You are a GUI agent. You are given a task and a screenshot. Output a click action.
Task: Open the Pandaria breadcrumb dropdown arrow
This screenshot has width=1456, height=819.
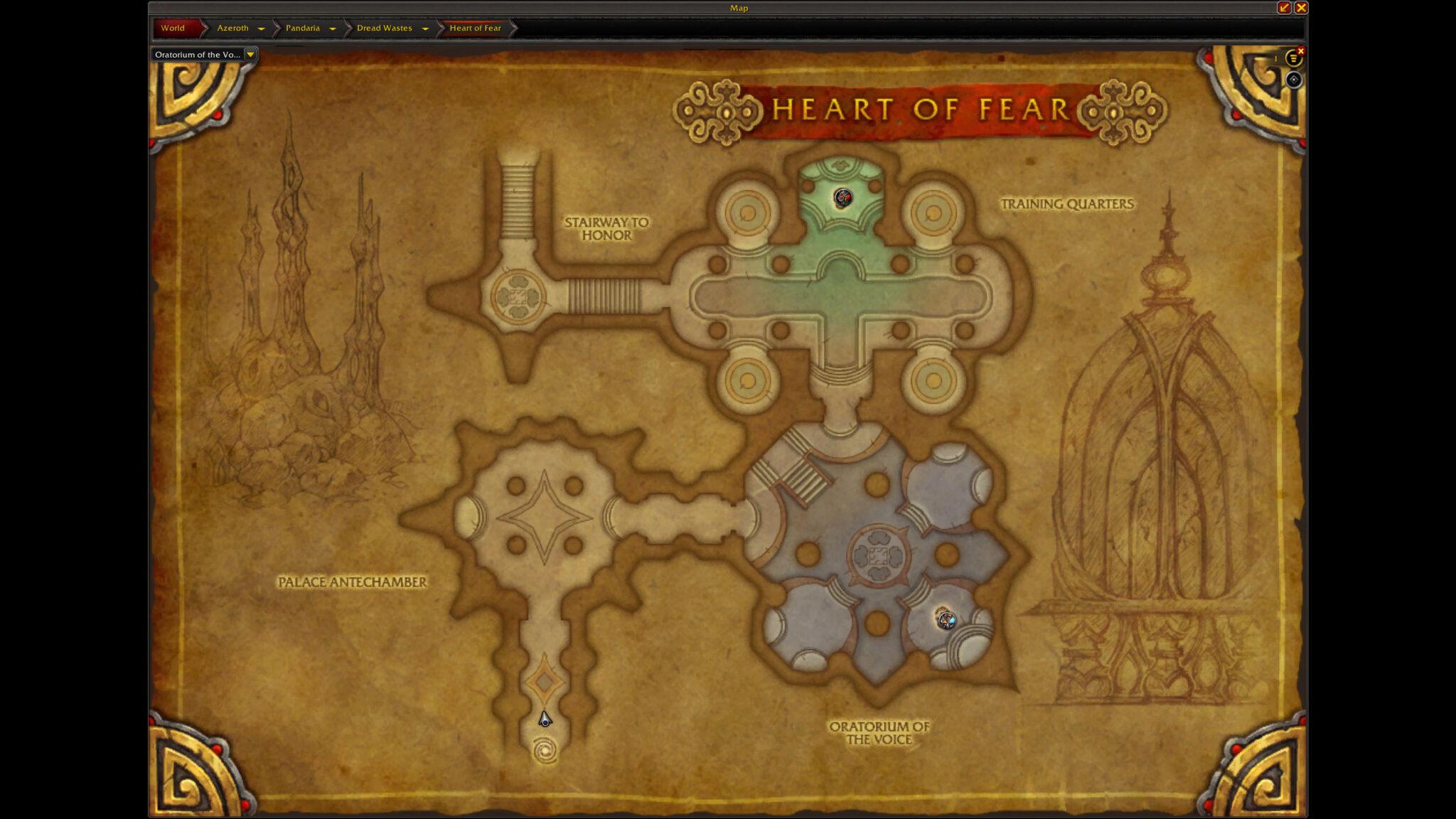(333, 28)
